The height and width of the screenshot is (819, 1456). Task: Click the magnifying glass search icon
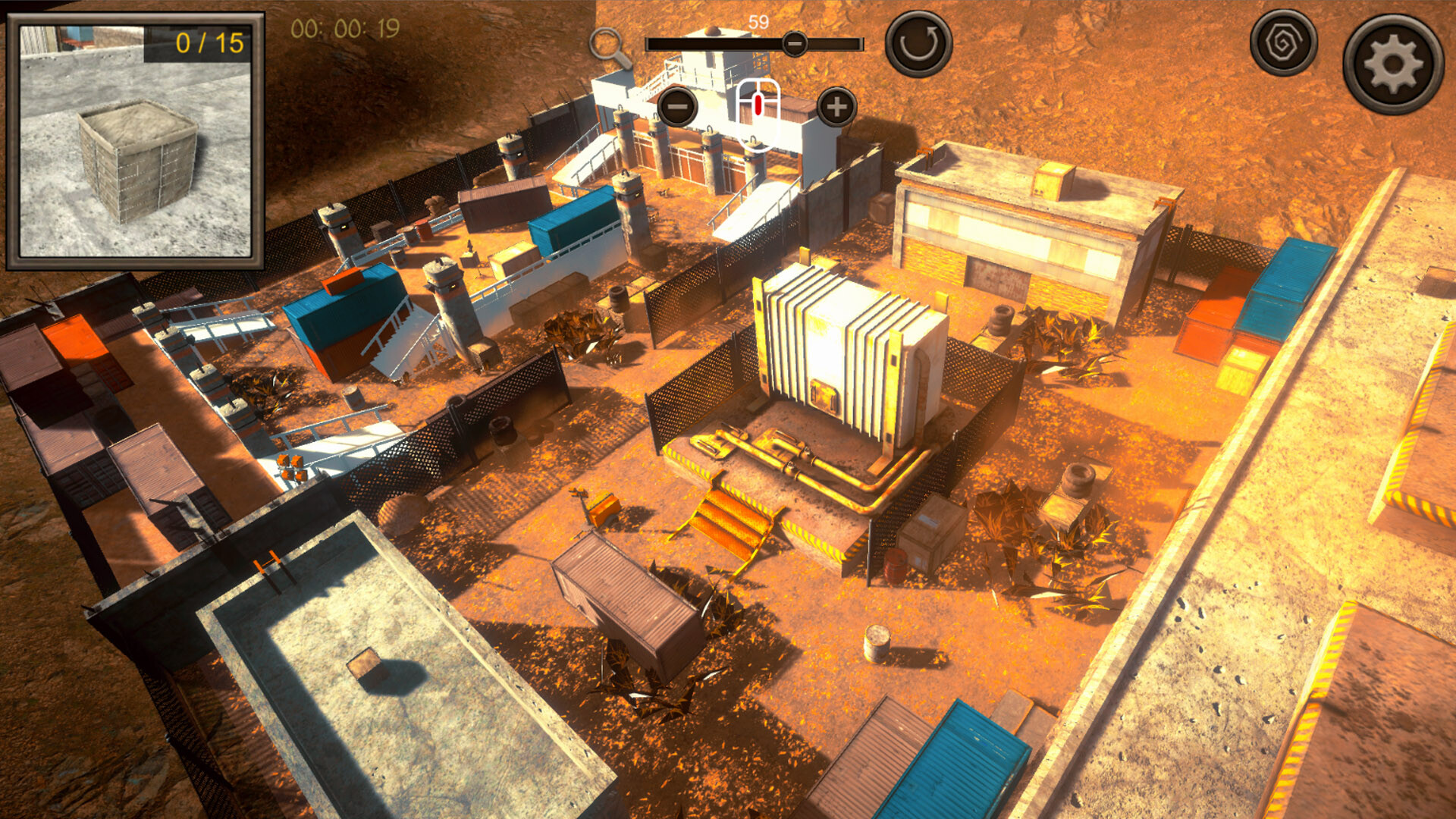click(x=610, y=45)
